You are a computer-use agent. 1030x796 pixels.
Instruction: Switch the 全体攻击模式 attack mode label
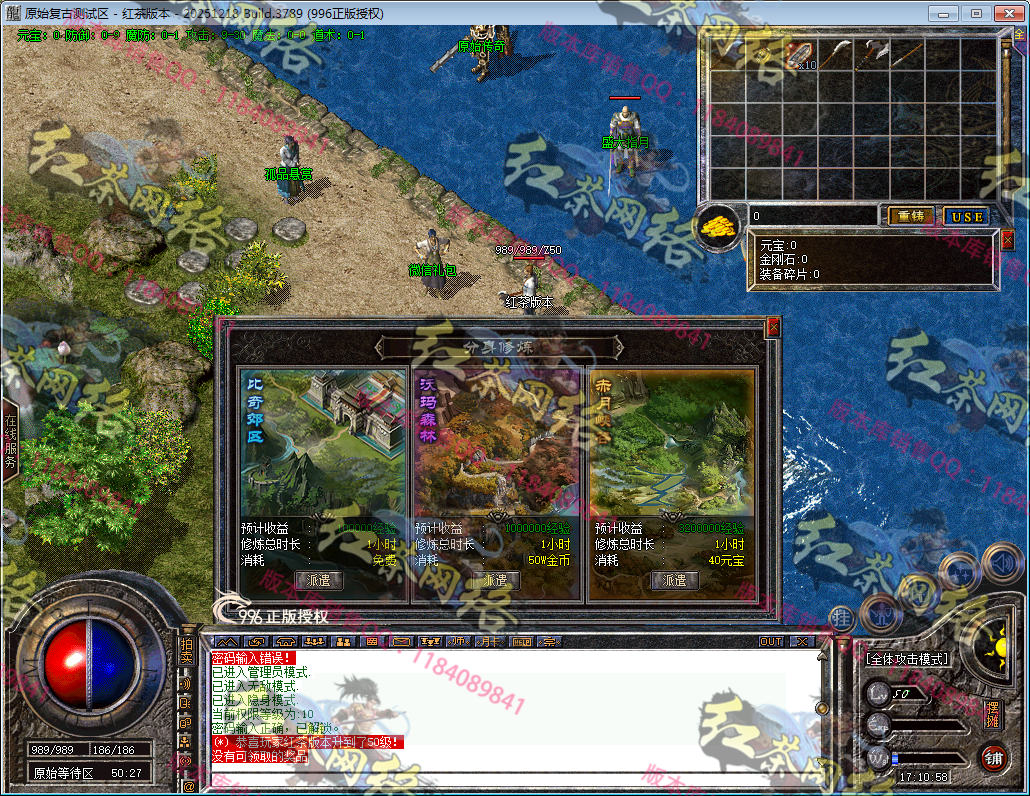(907, 659)
